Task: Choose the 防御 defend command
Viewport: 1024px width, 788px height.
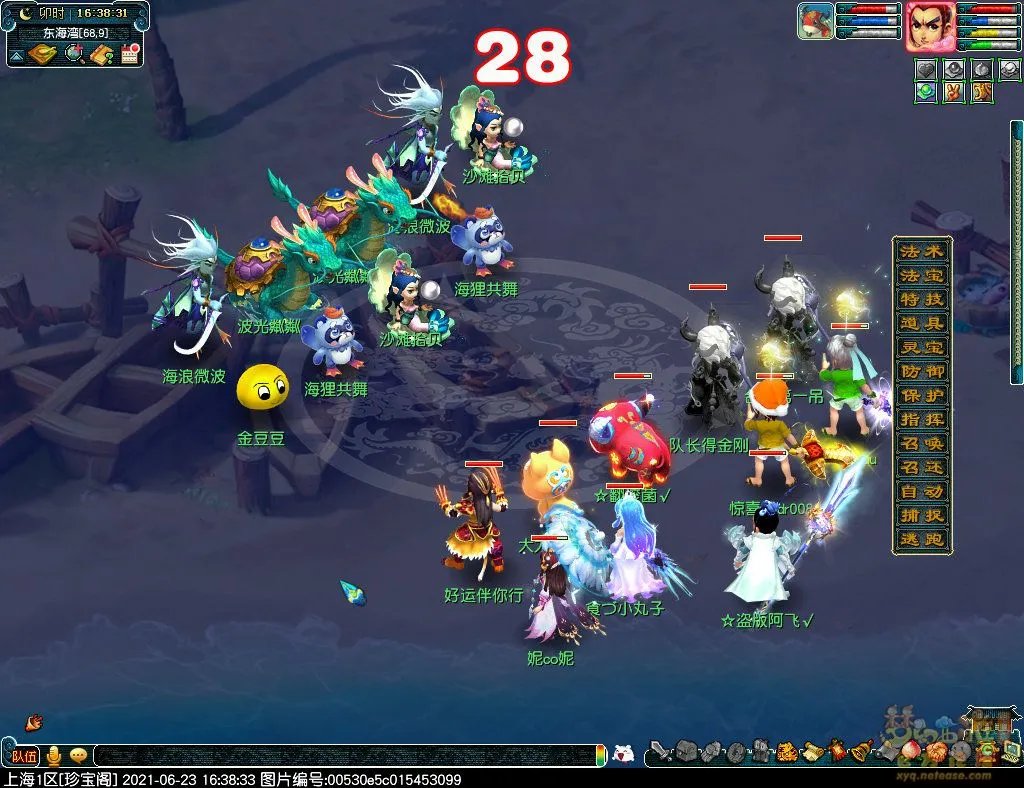Action: click(921, 371)
